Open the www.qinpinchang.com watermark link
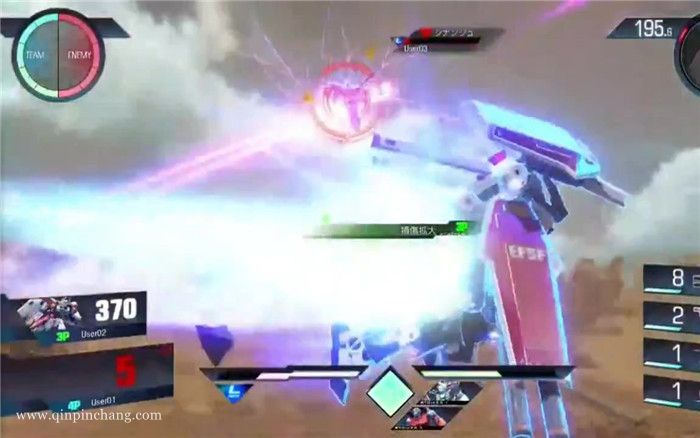The height and width of the screenshot is (438, 700). [x=89, y=415]
